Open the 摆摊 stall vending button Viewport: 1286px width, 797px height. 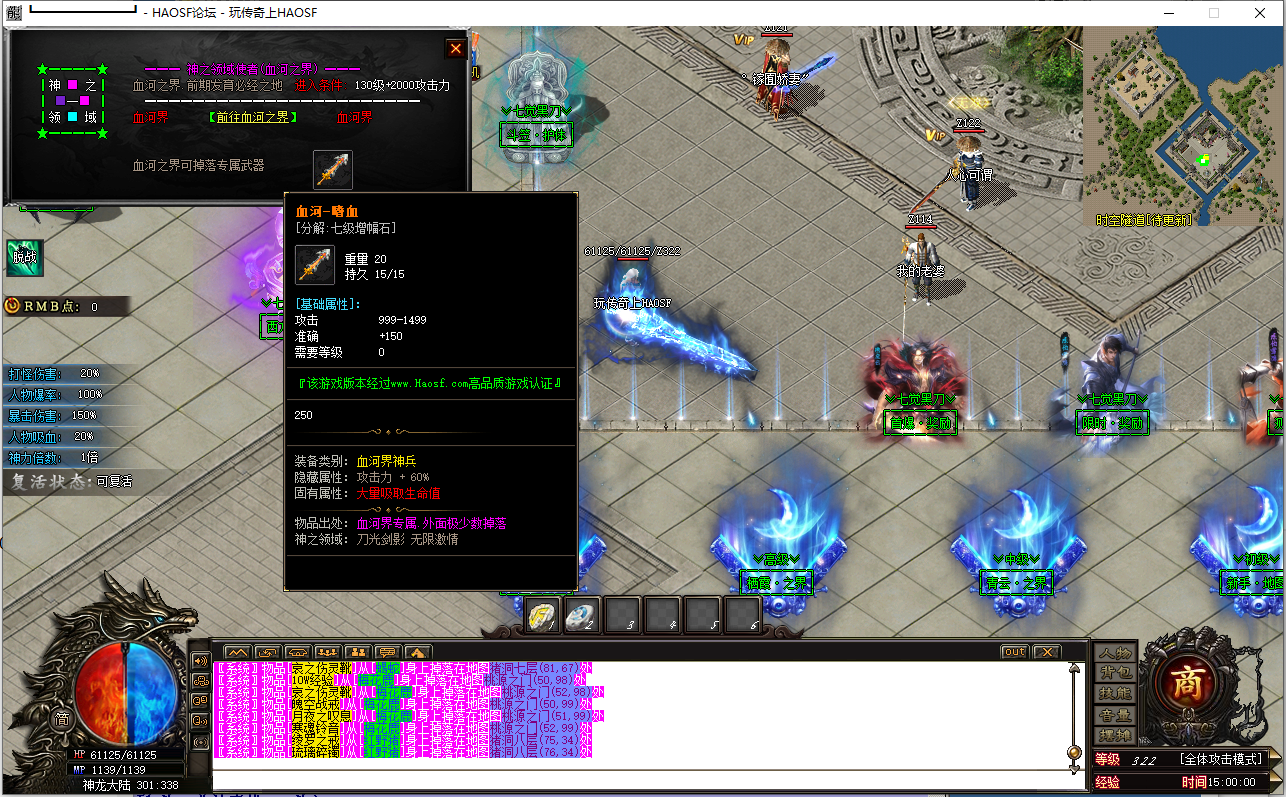1115,736
